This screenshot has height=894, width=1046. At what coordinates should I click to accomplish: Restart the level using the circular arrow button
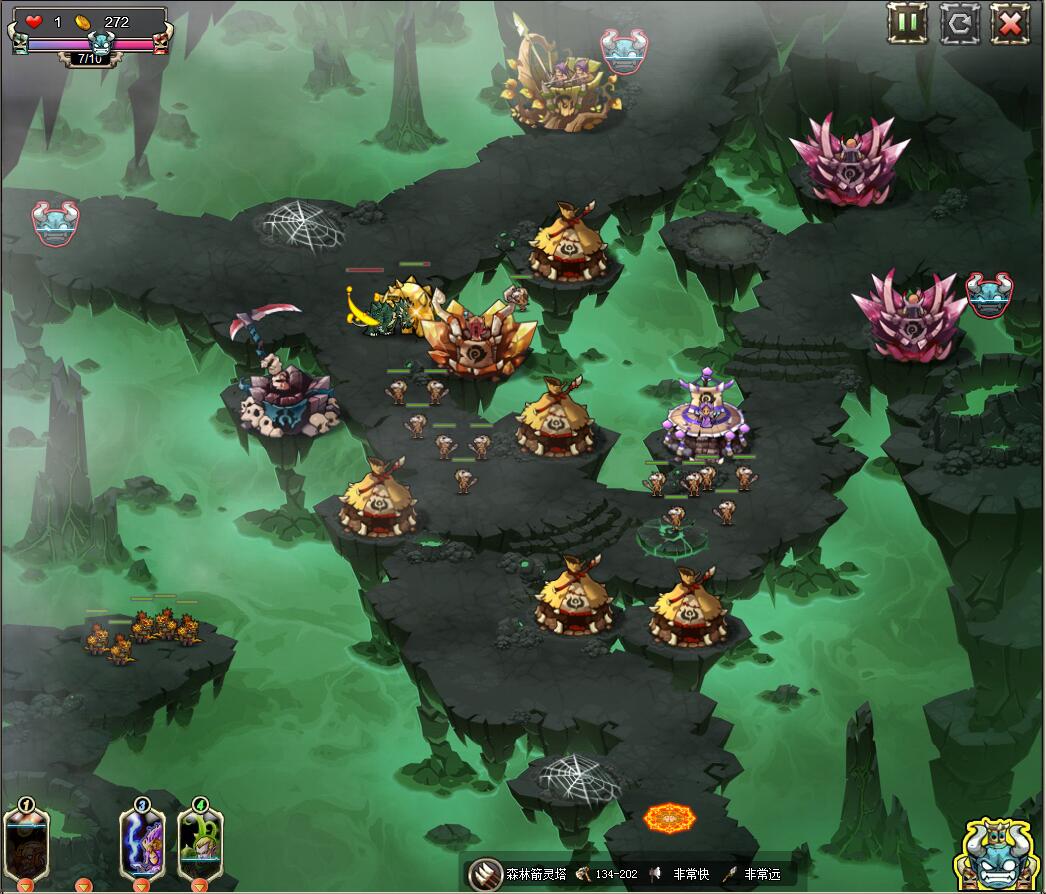tap(959, 23)
